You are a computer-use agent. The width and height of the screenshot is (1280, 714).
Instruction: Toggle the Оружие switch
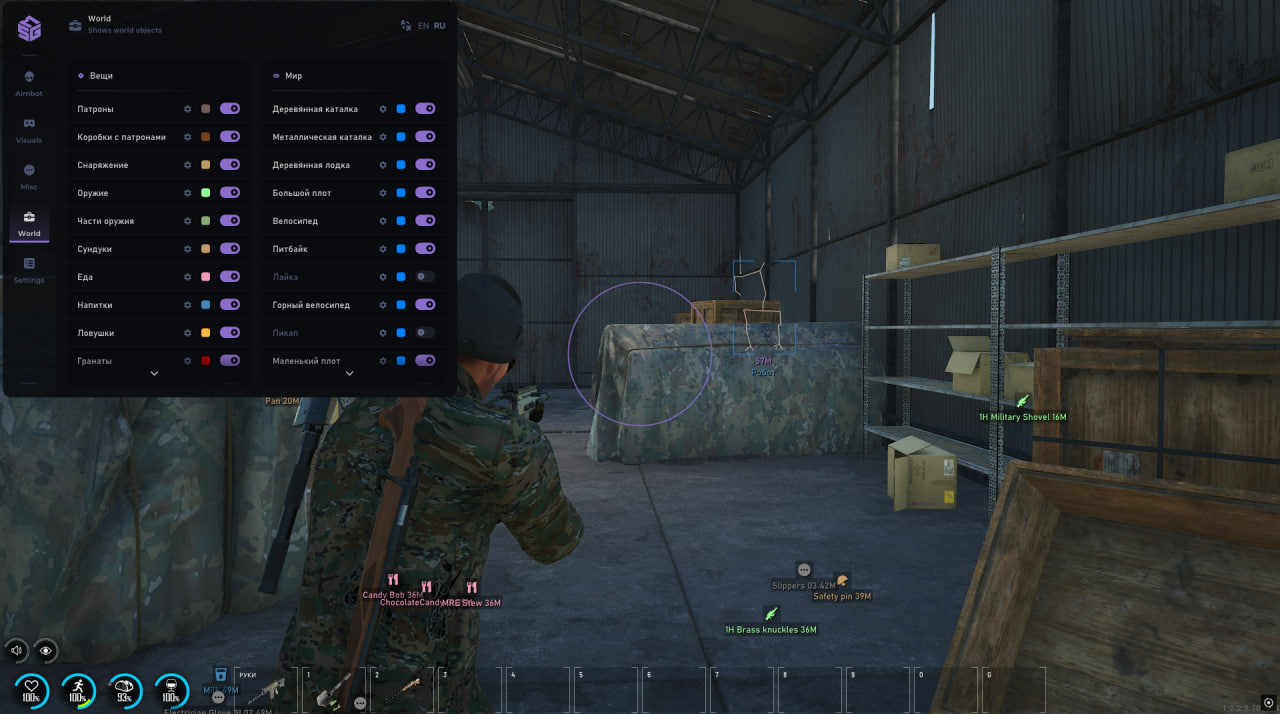(x=230, y=192)
